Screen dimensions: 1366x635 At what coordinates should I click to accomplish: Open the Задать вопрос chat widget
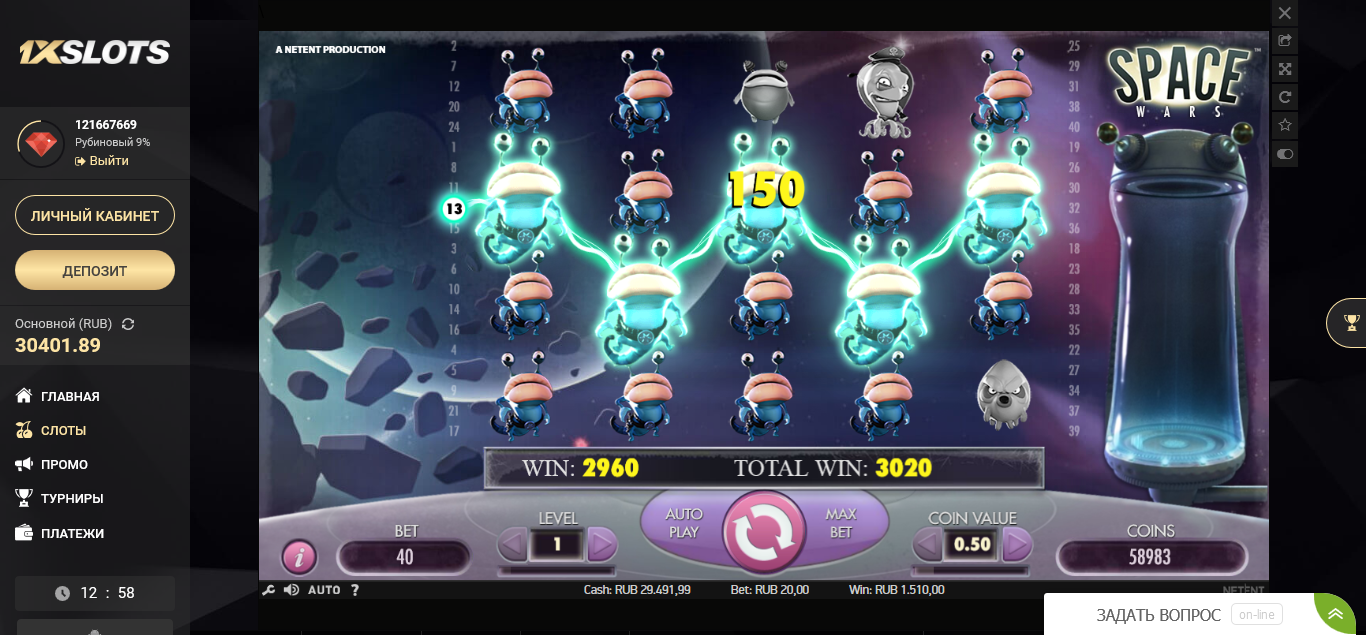1158,614
